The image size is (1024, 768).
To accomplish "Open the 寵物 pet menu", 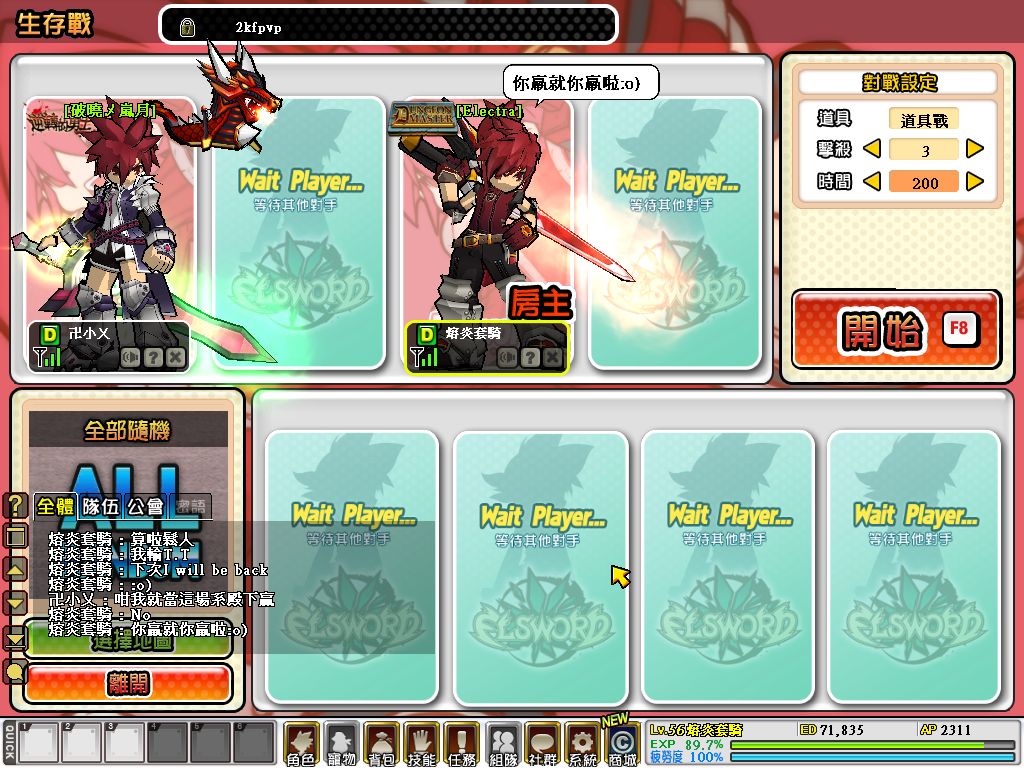I will point(341,744).
